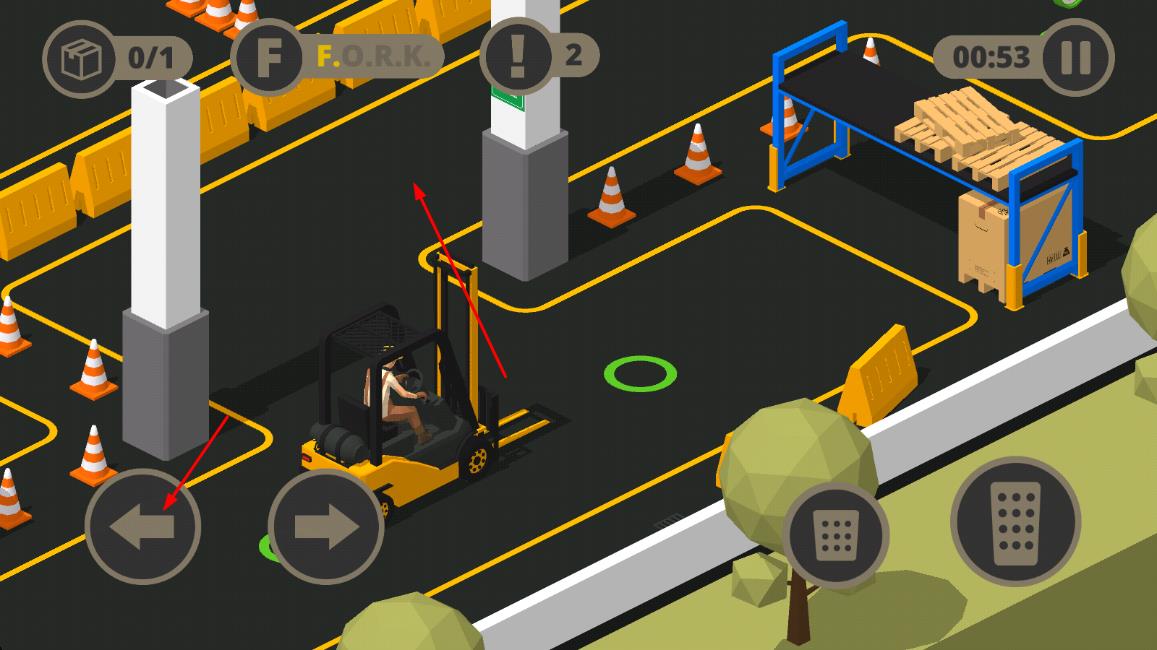Viewport: 1157px width, 650px height.
Task: Pause the game with the pause button
Action: [x=1076, y=58]
